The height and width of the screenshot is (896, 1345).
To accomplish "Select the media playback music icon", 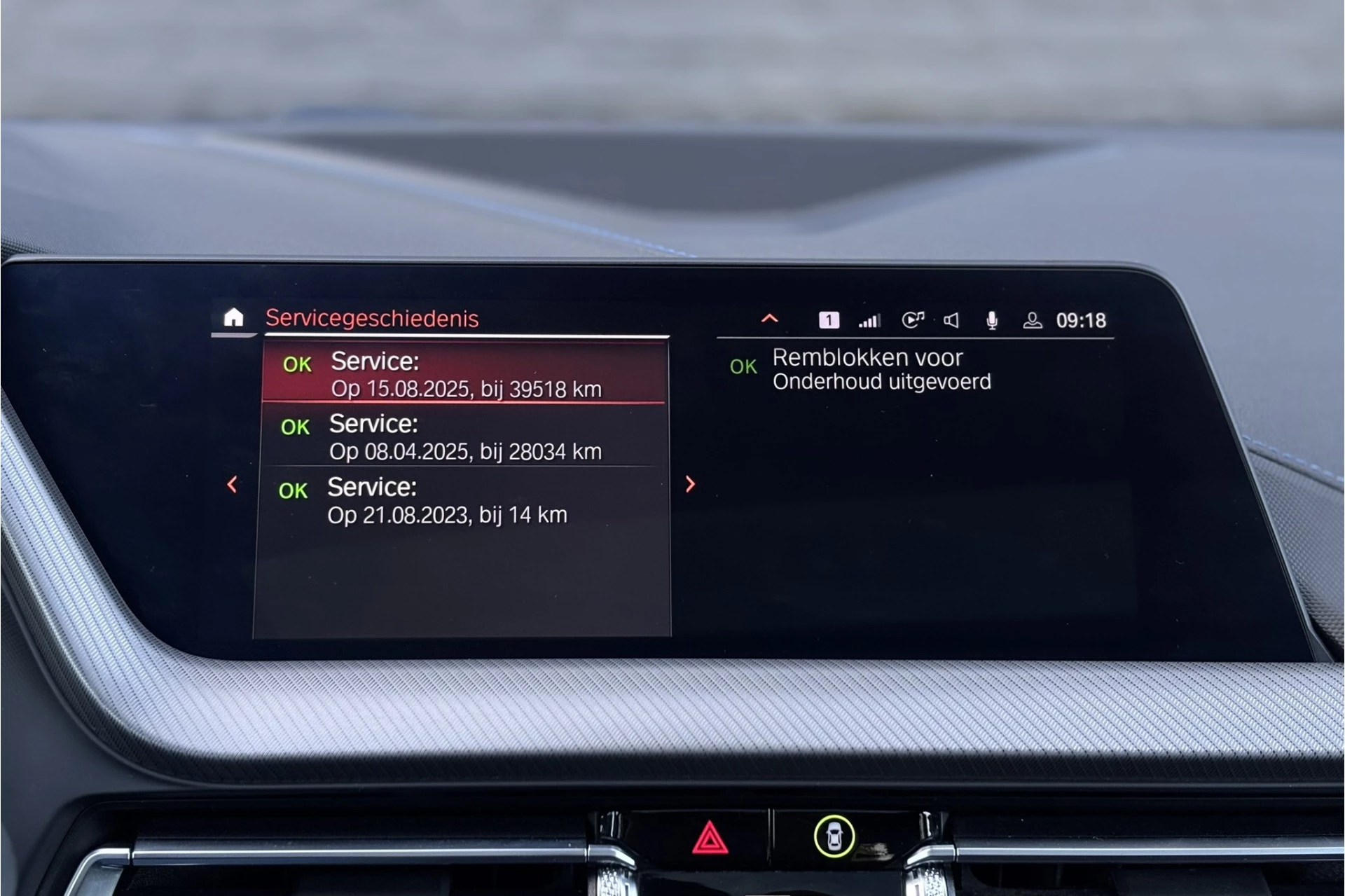I will [911, 319].
